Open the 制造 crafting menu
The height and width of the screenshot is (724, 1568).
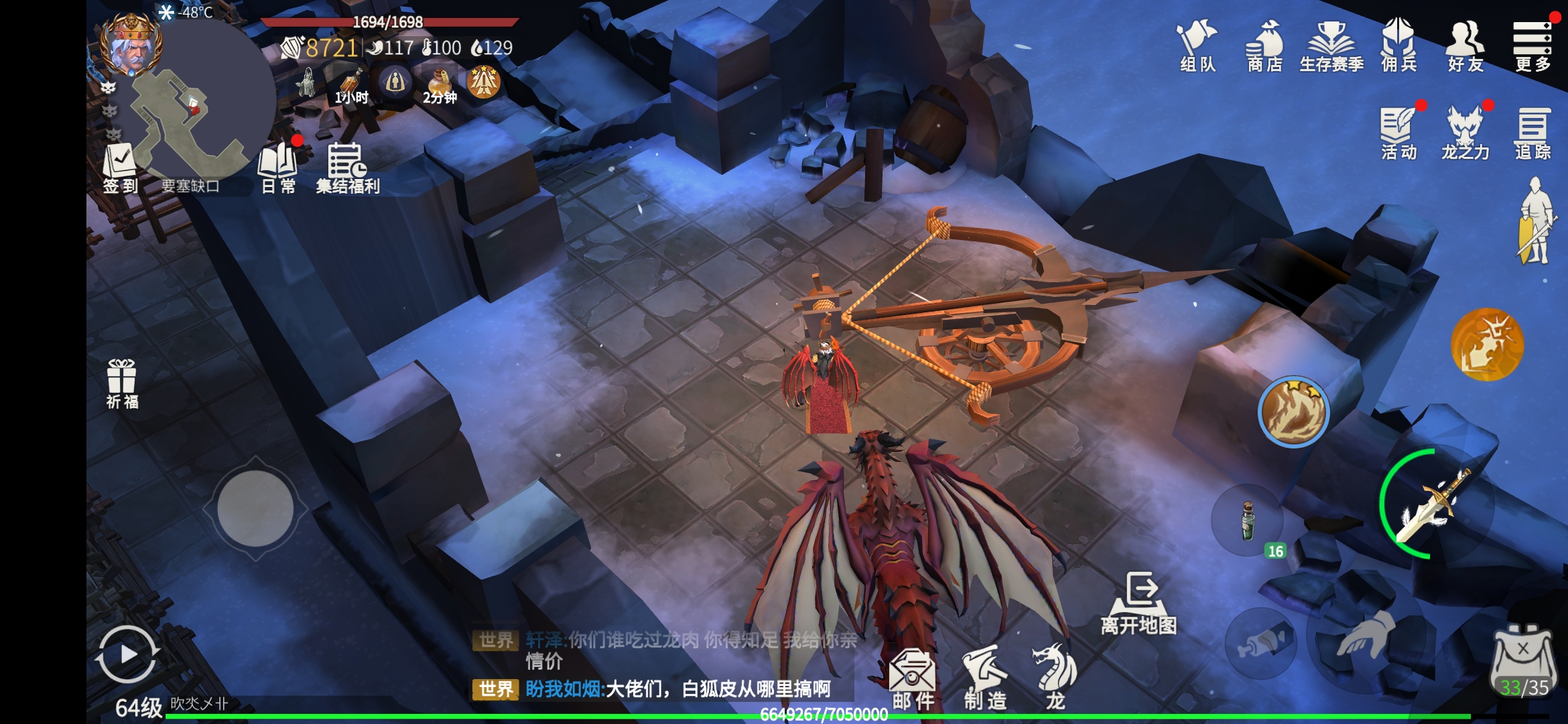click(985, 678)
